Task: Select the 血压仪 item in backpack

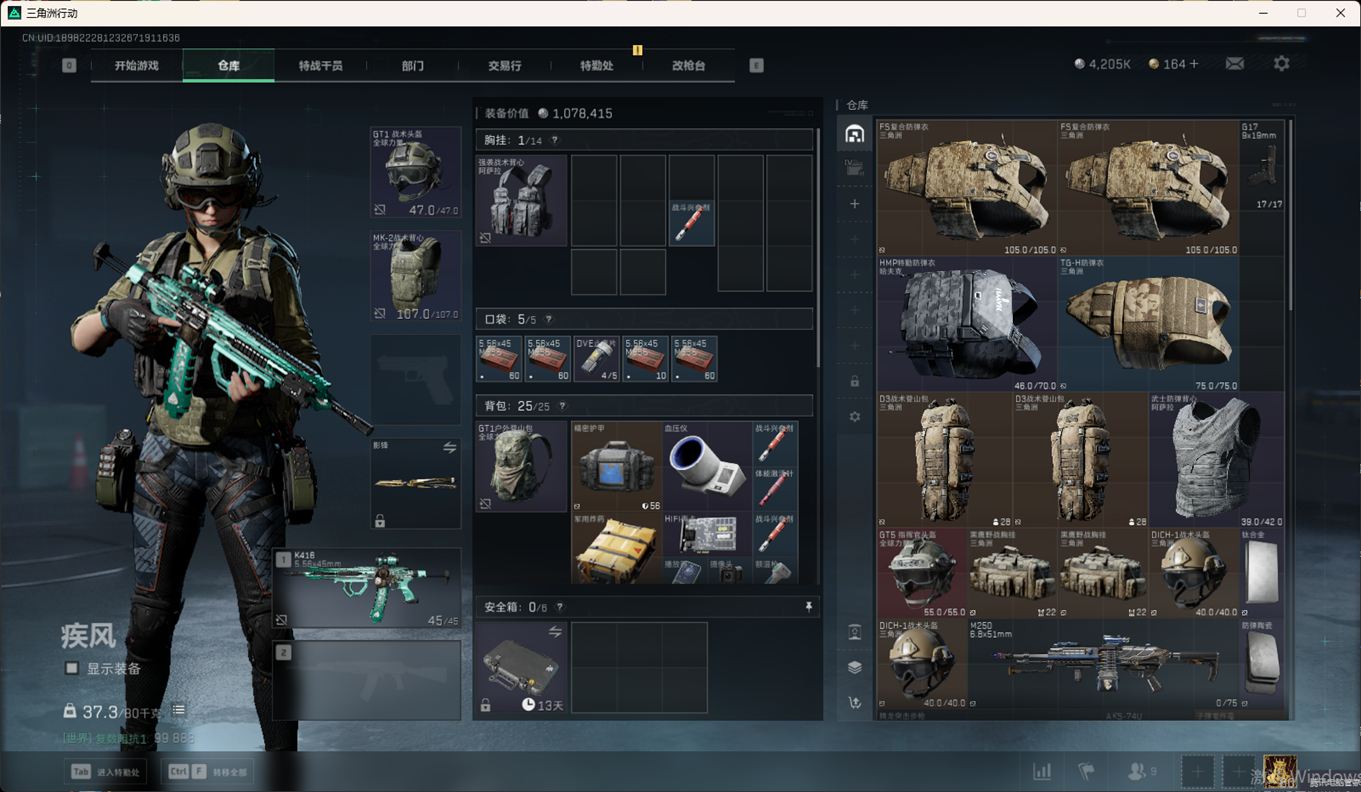Action: click(x=706, y=466)
